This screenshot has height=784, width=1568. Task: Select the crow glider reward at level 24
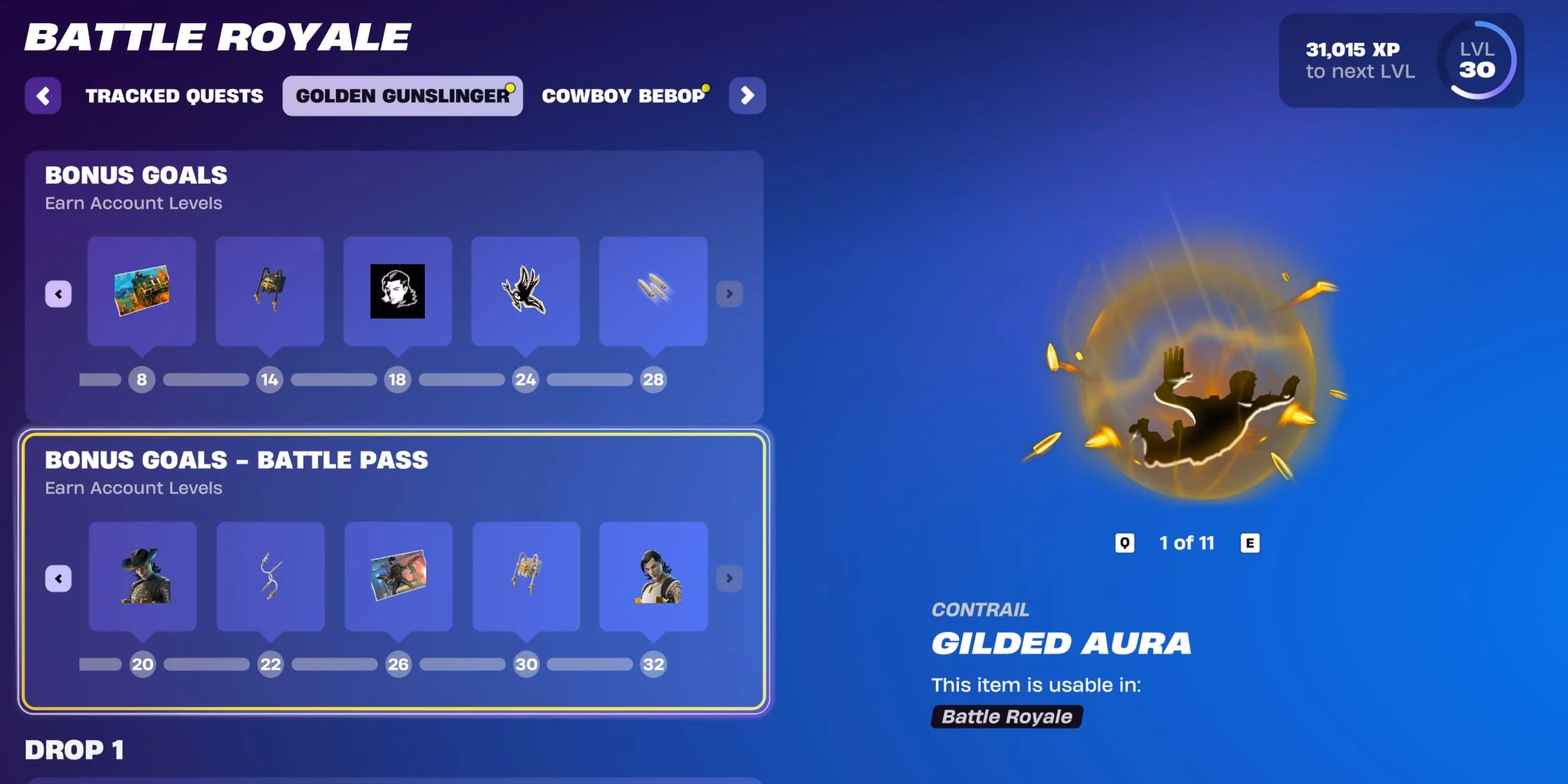coord(525,292)
